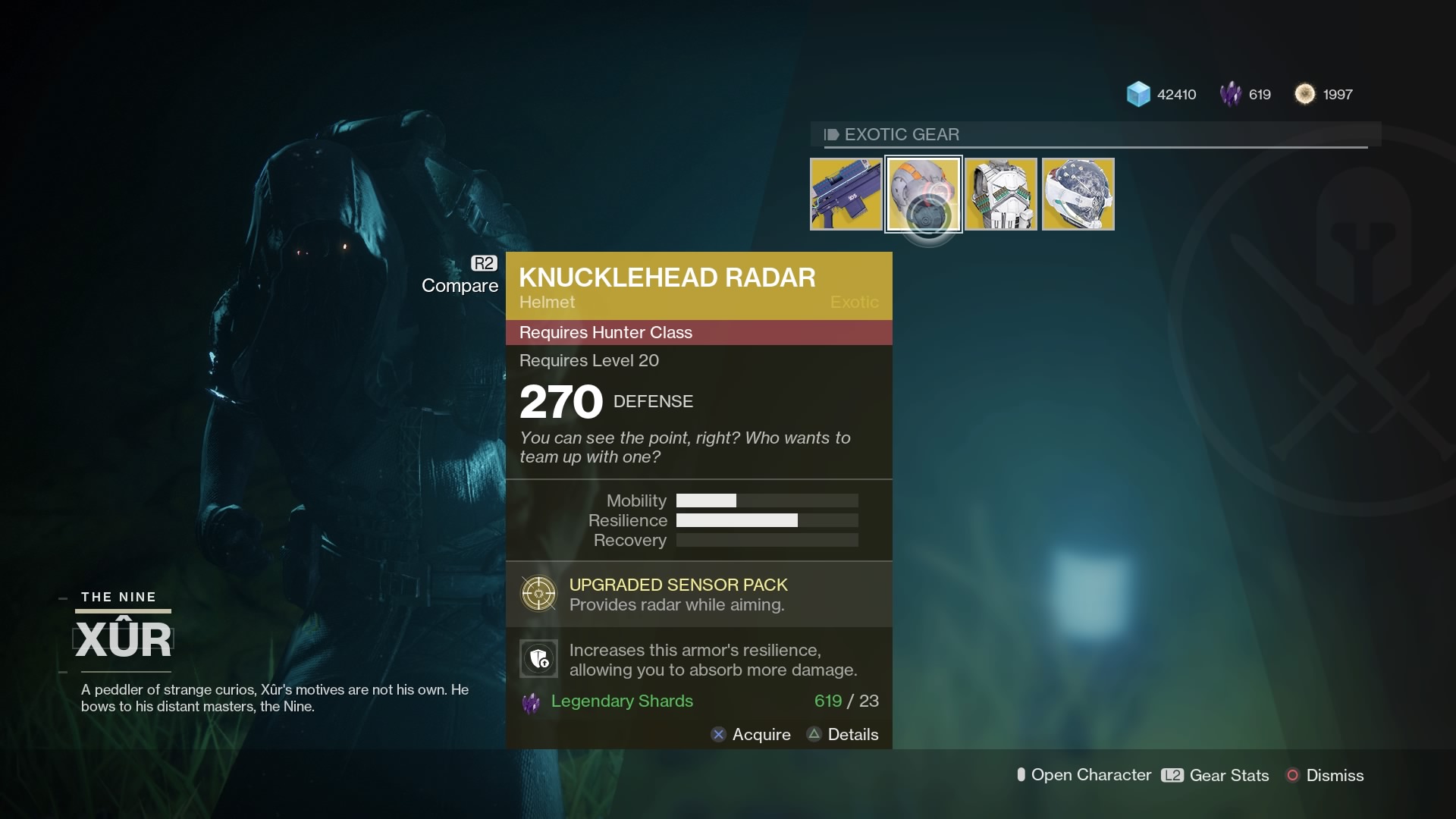Viewport: 1456px width, 819px height.
Task: Click the resilience armor mod icon
Action: coord(538,658)
